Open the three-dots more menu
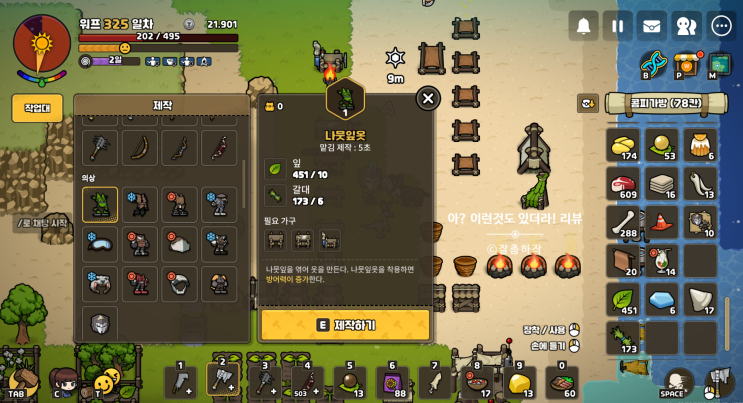 [721, 26]
